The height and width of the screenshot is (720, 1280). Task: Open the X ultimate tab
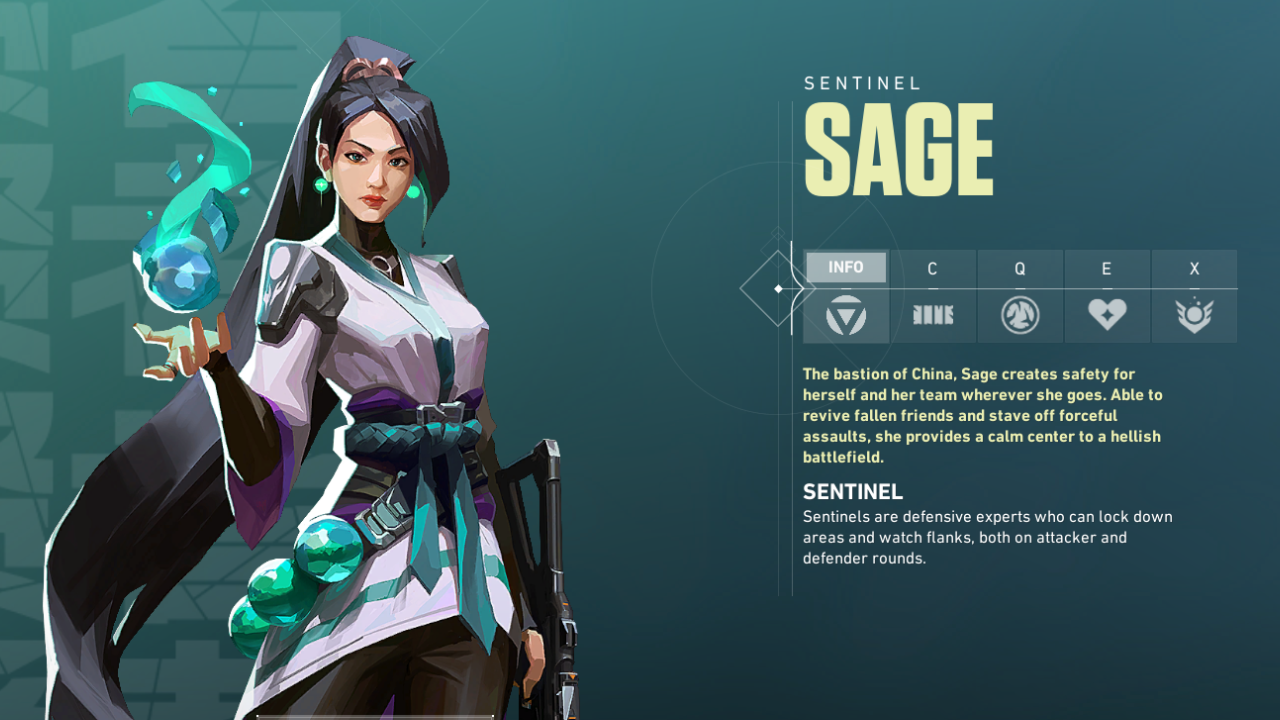[x=1194, y=267]
